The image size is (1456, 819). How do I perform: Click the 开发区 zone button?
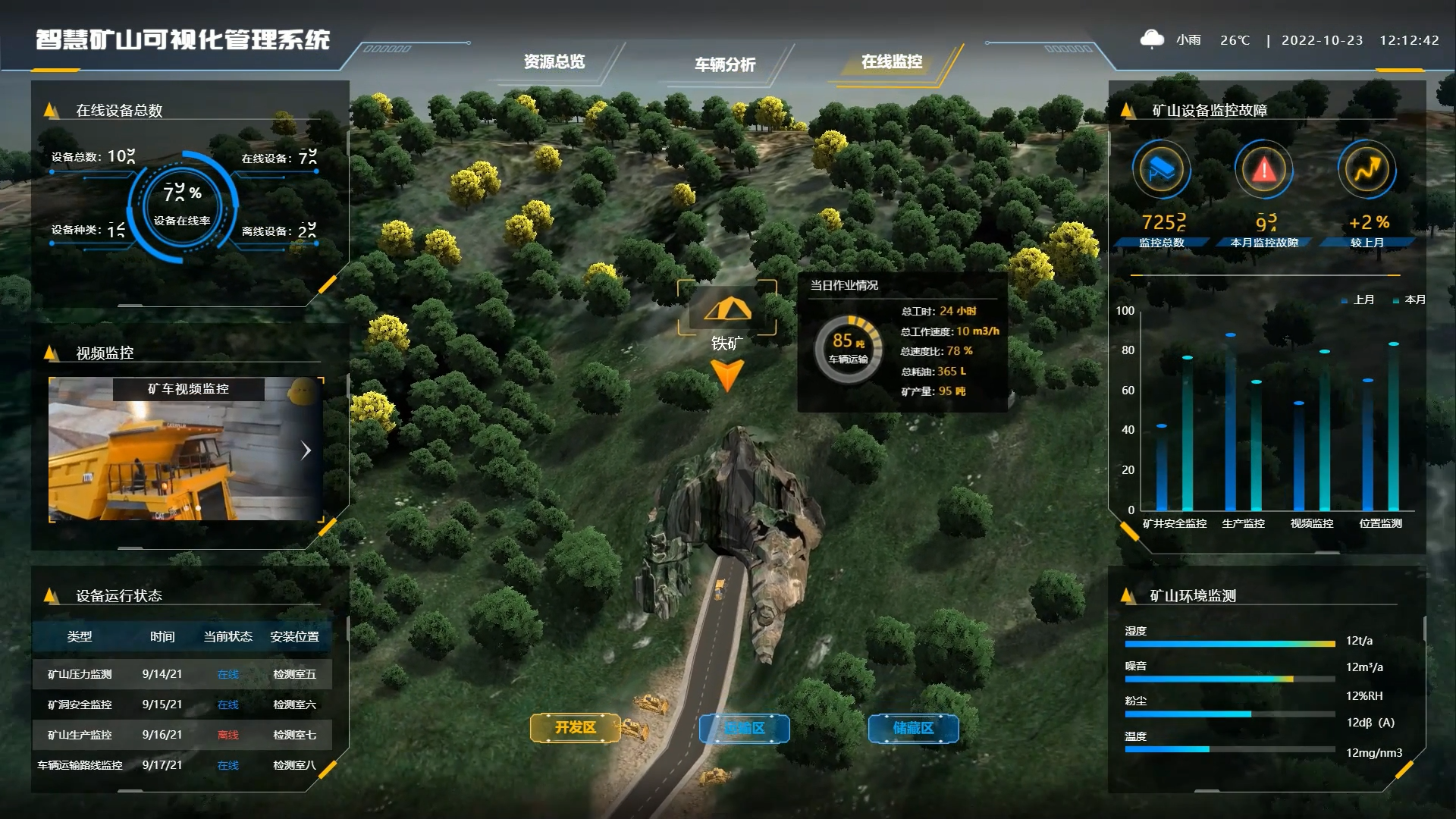tap(575, 728)
